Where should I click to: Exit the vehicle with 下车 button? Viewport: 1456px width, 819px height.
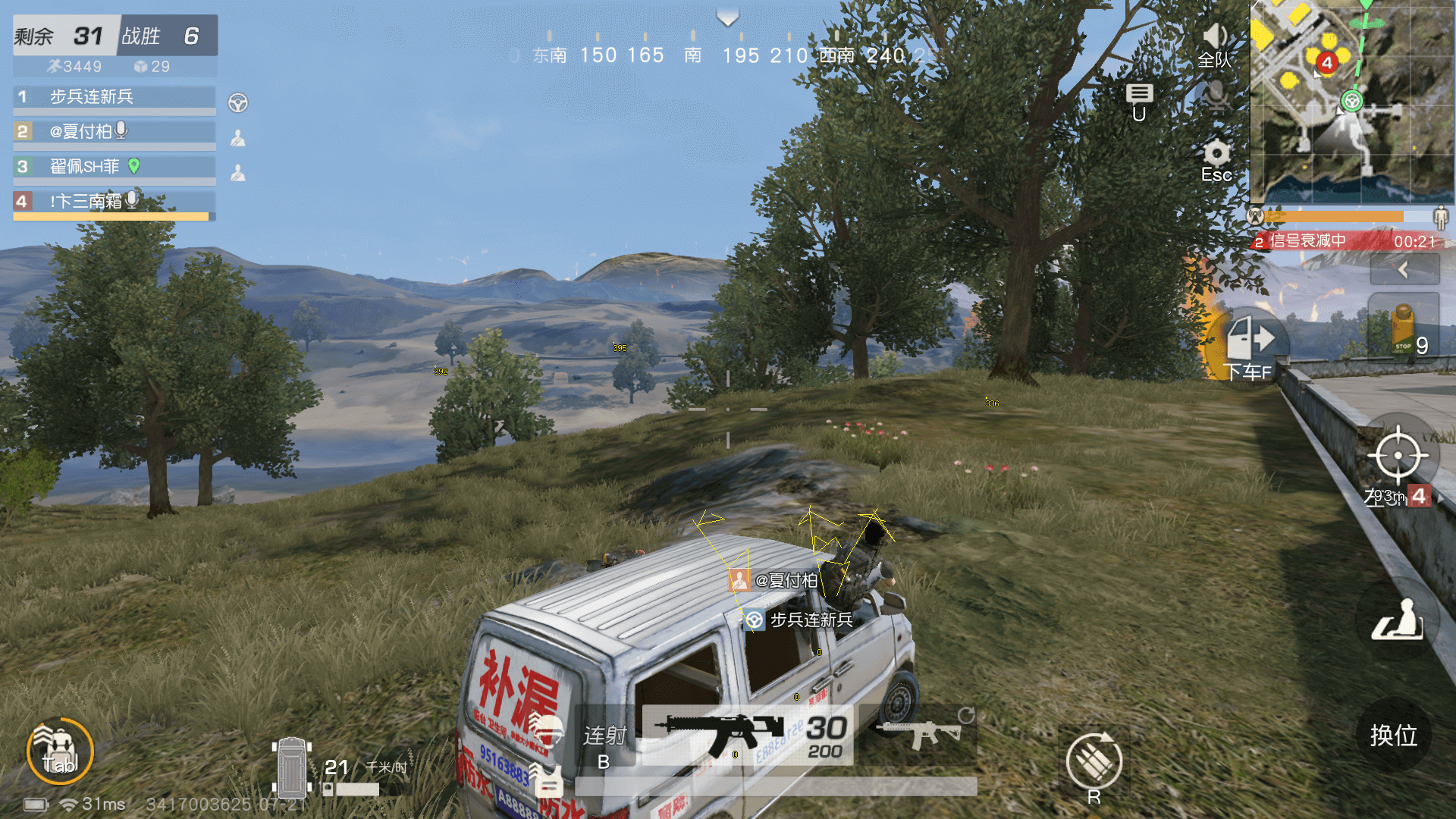[x=1251, y=341]
